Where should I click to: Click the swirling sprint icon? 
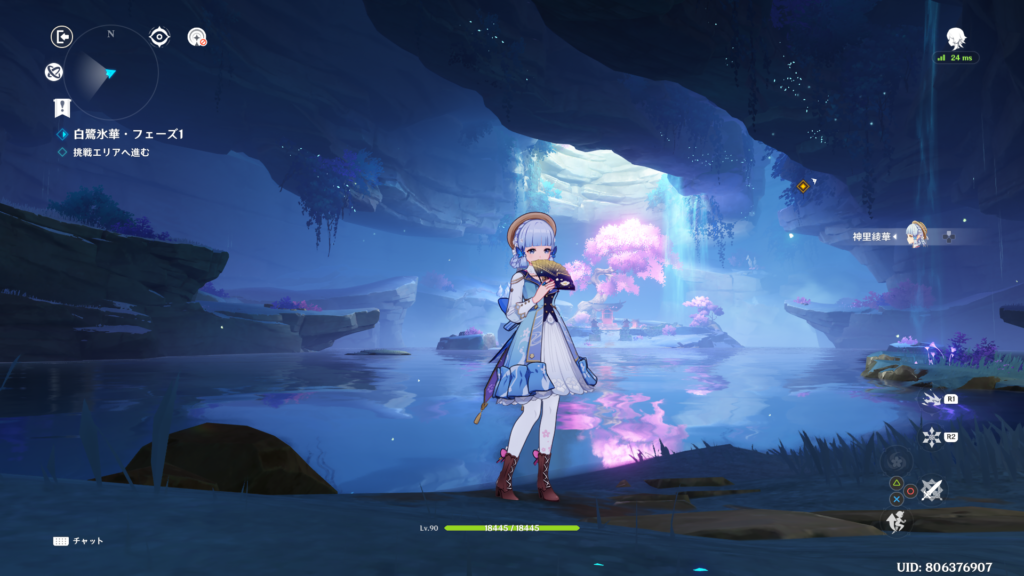coord(896,461)
